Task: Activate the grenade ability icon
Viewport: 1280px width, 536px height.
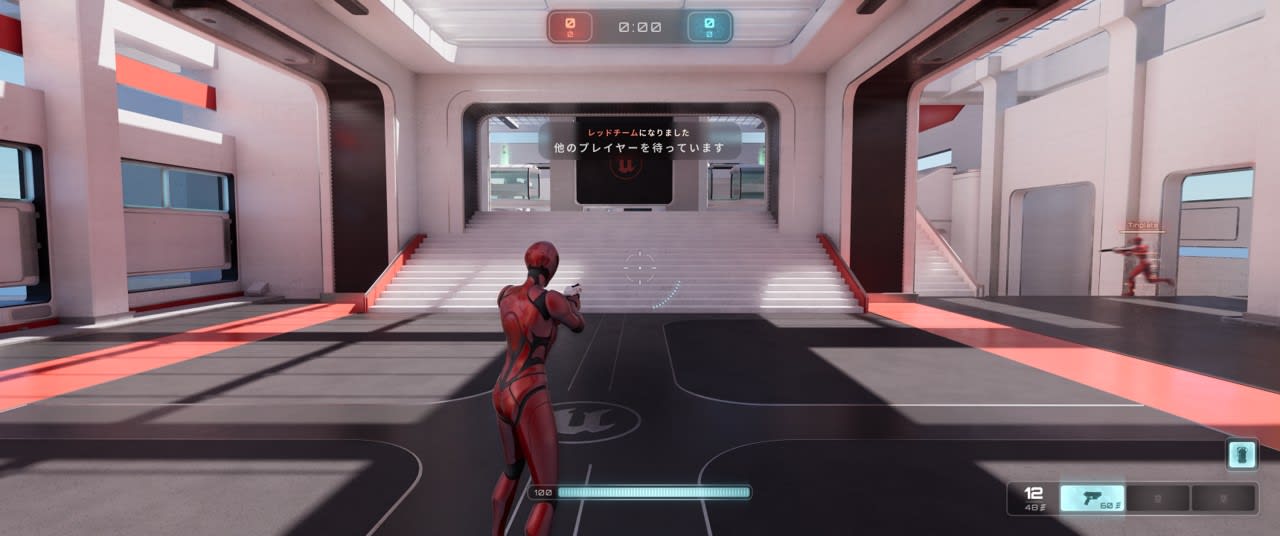Action: click(x=1241, y=455)
